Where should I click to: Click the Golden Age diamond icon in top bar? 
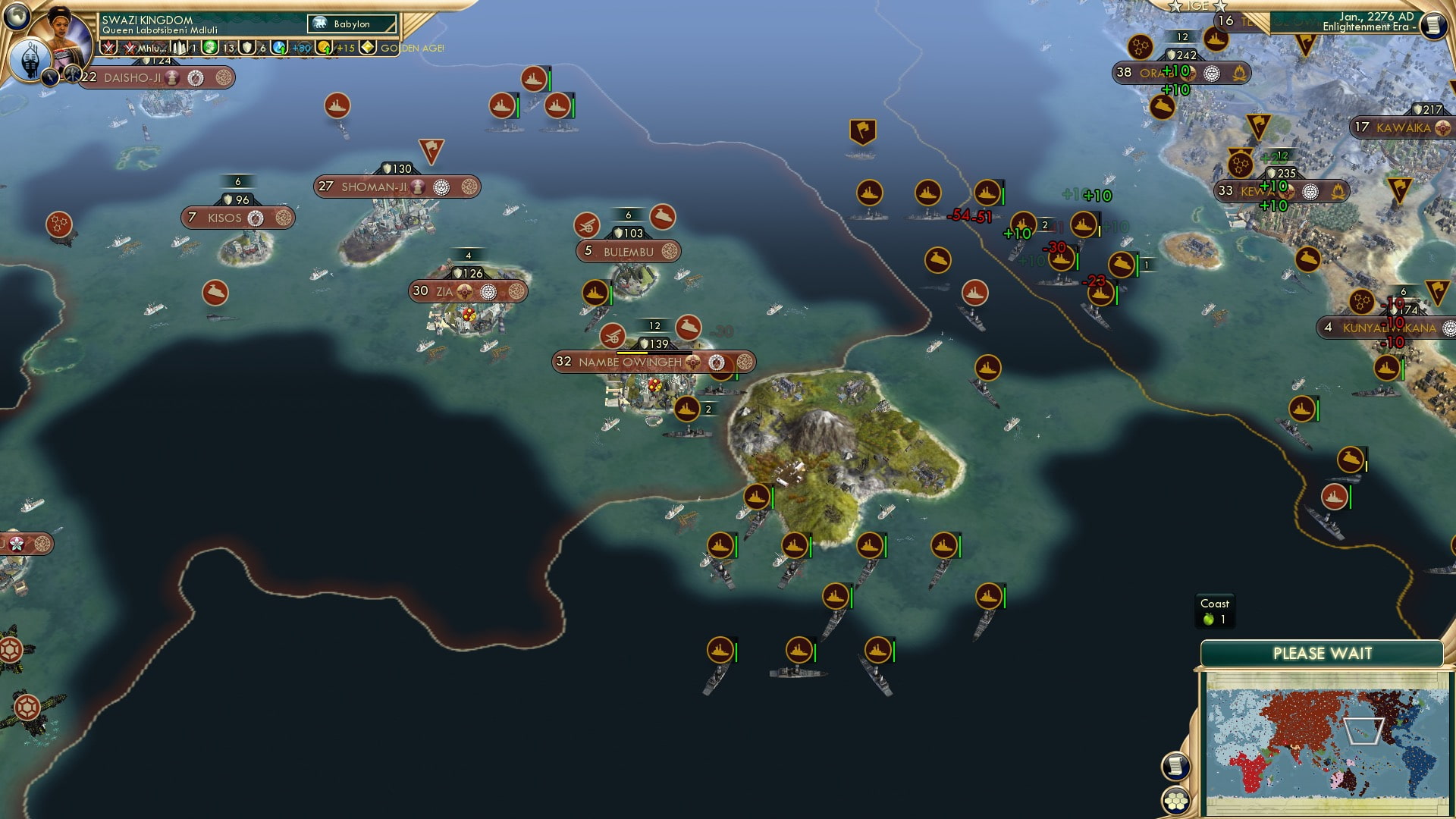point(368,47)
